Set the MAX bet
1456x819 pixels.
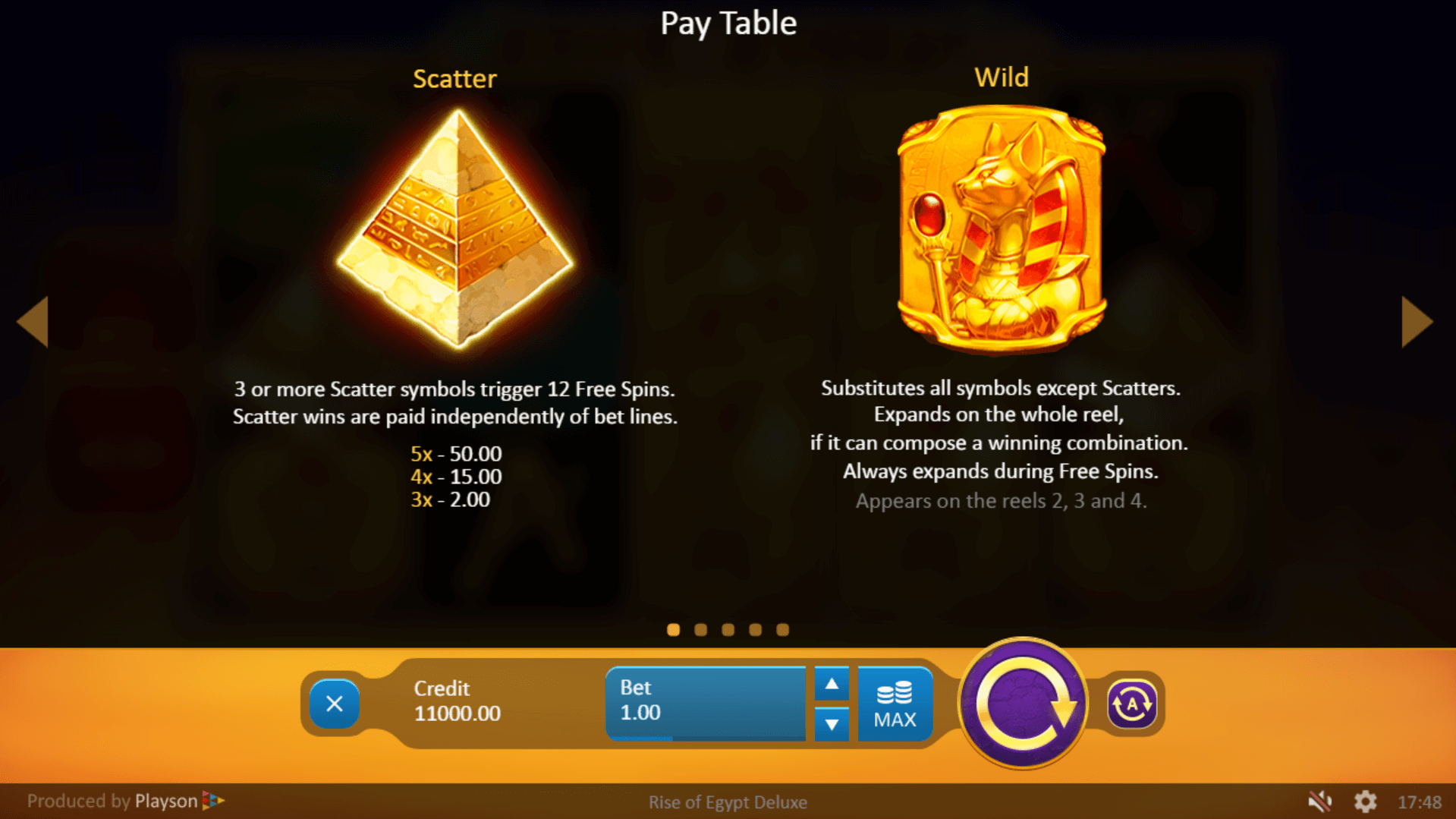895,704
